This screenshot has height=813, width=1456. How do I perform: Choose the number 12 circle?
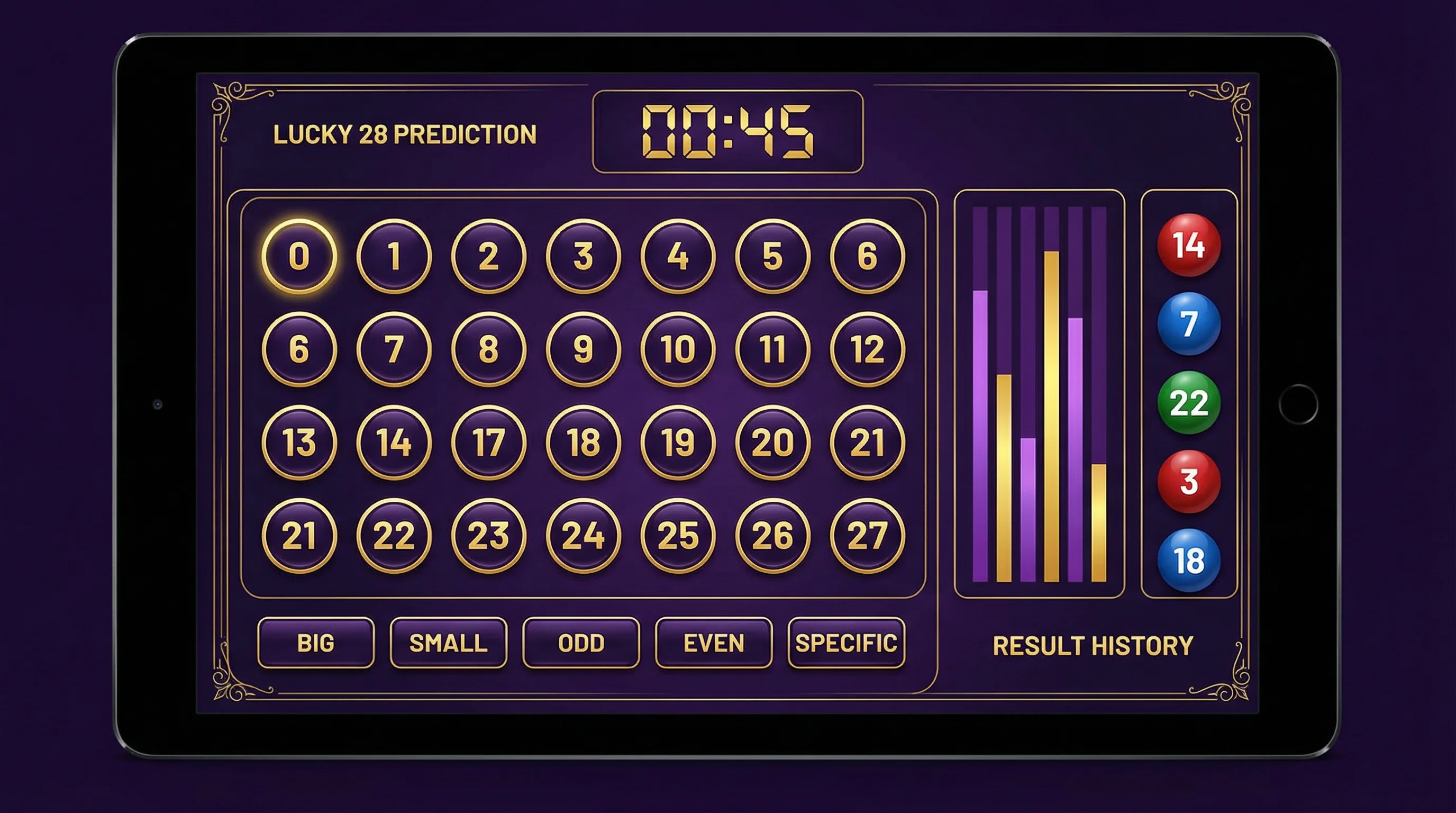point(867,349)
